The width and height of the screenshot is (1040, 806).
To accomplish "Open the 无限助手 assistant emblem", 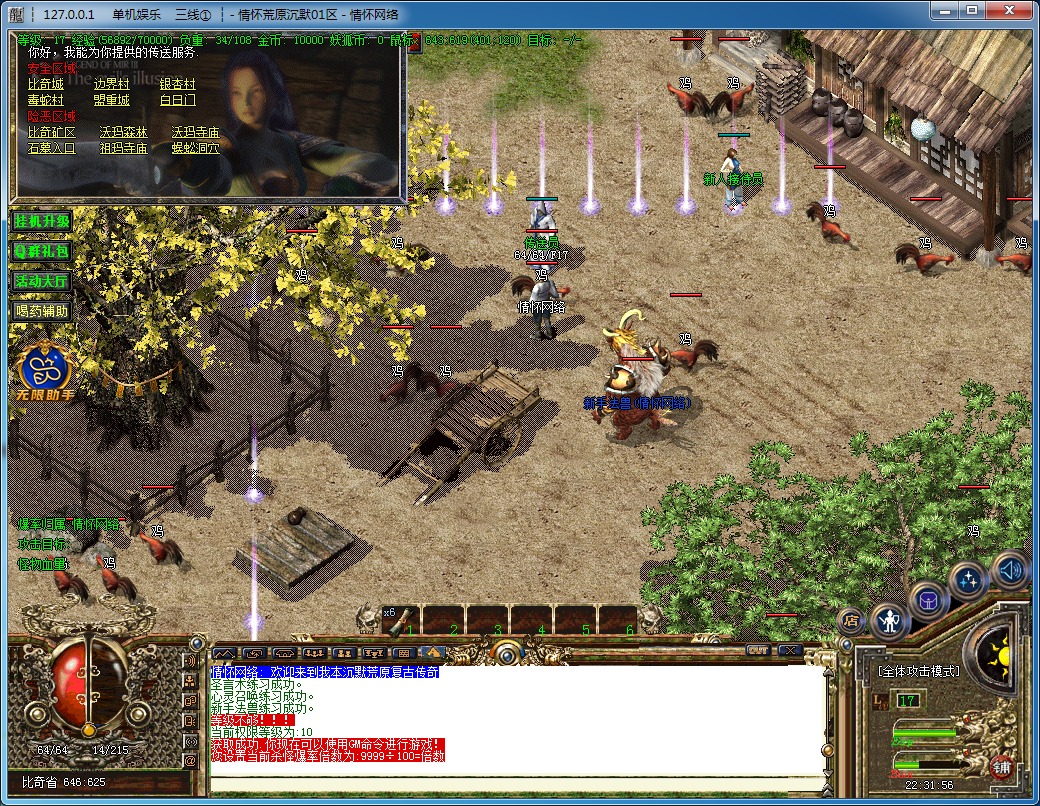I will click(41, 368).
